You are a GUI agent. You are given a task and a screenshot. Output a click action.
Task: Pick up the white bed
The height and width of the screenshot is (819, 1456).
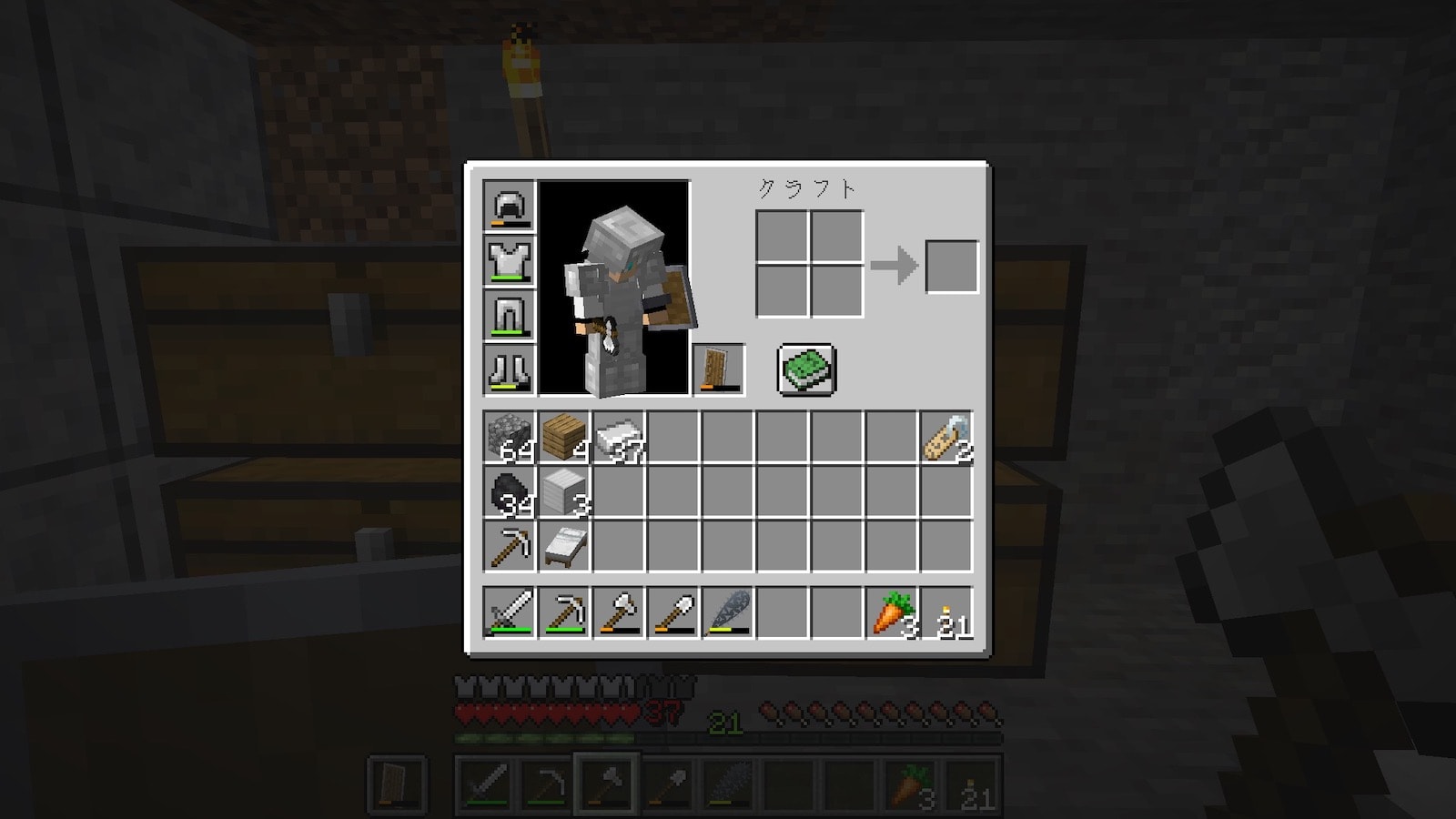coord(564,547)
